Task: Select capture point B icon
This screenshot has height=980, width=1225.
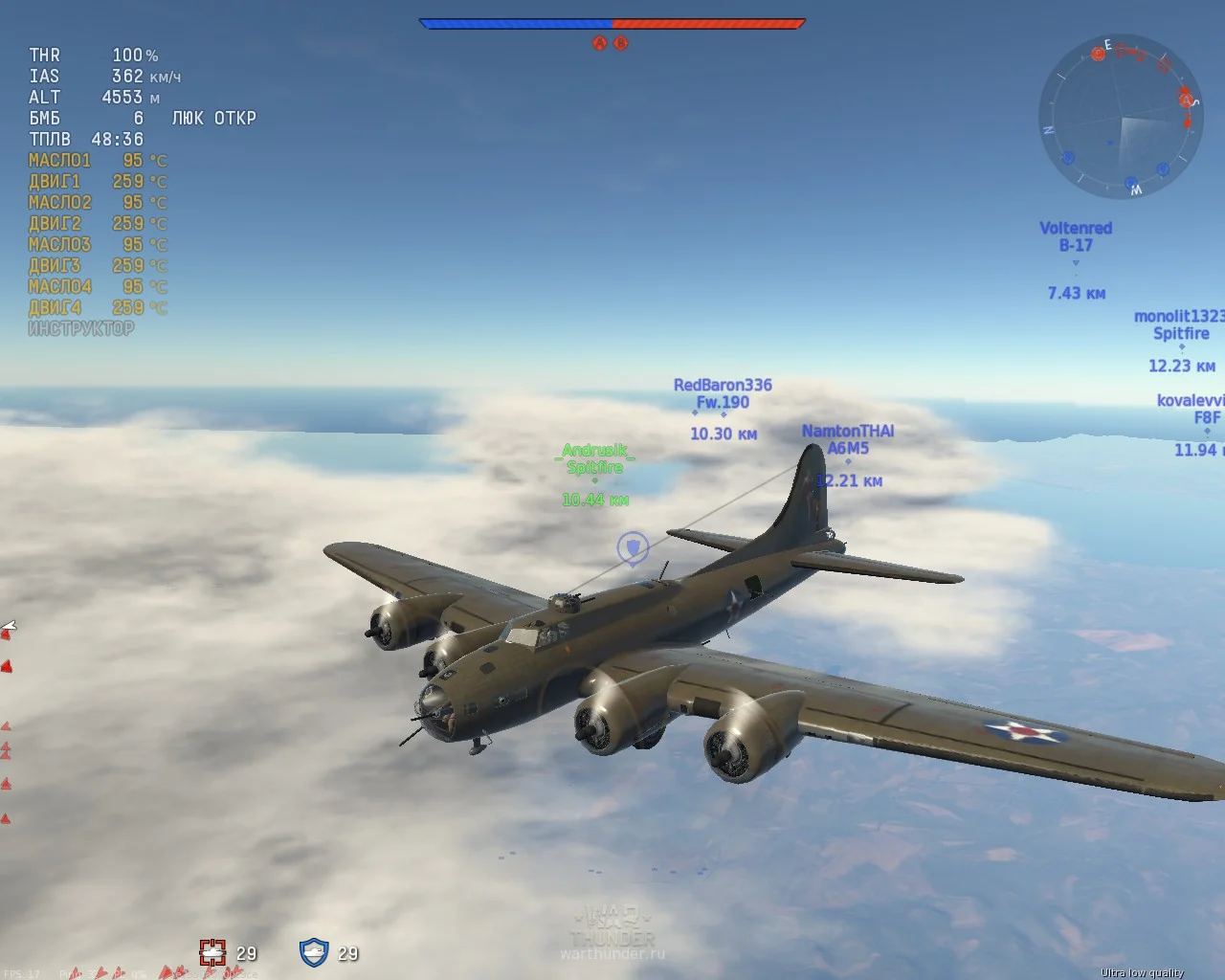Action: [620, 43]
